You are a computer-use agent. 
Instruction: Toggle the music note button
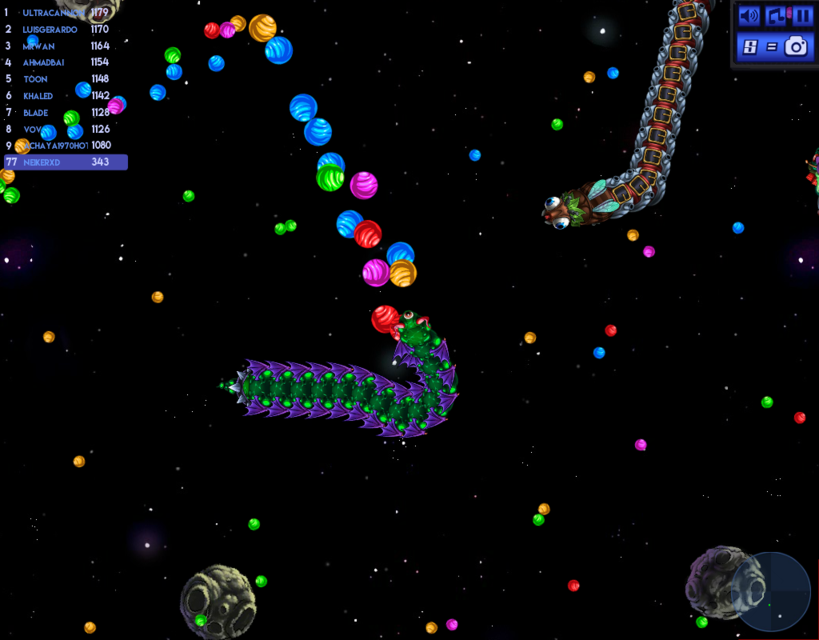point(776,16)
